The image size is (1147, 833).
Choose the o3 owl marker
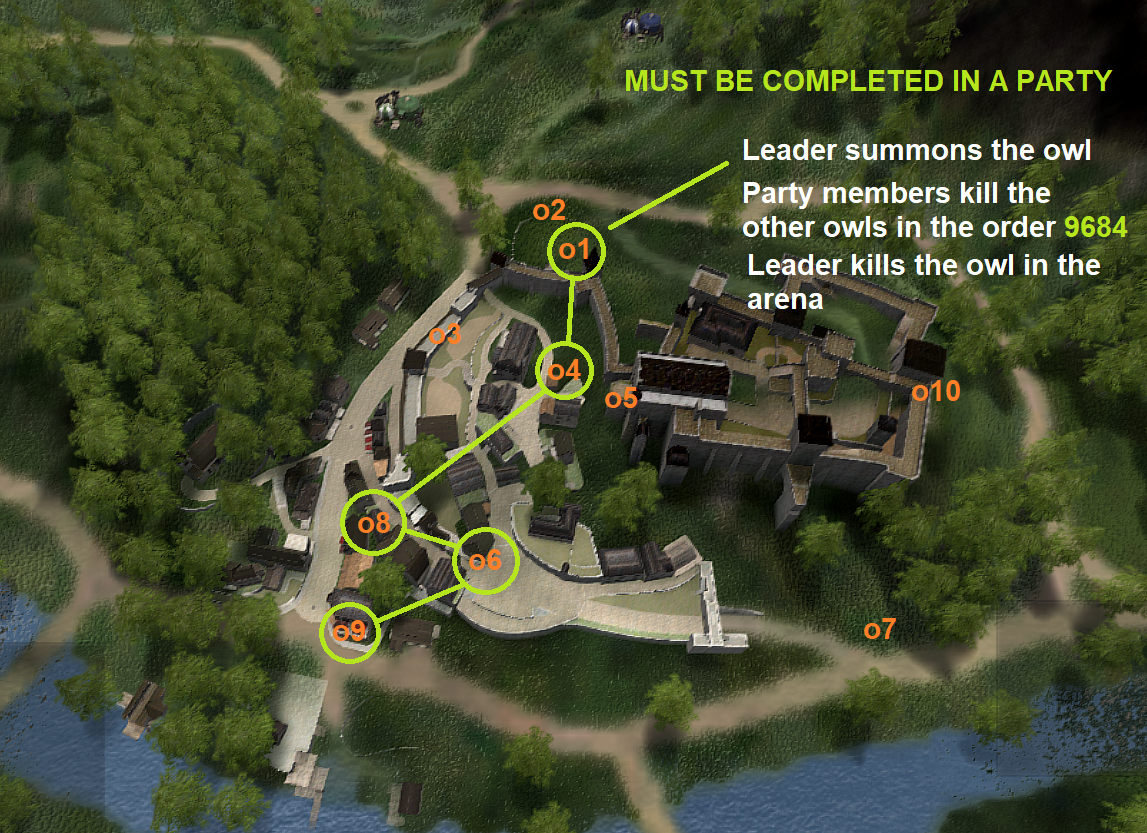pos(445,335)
